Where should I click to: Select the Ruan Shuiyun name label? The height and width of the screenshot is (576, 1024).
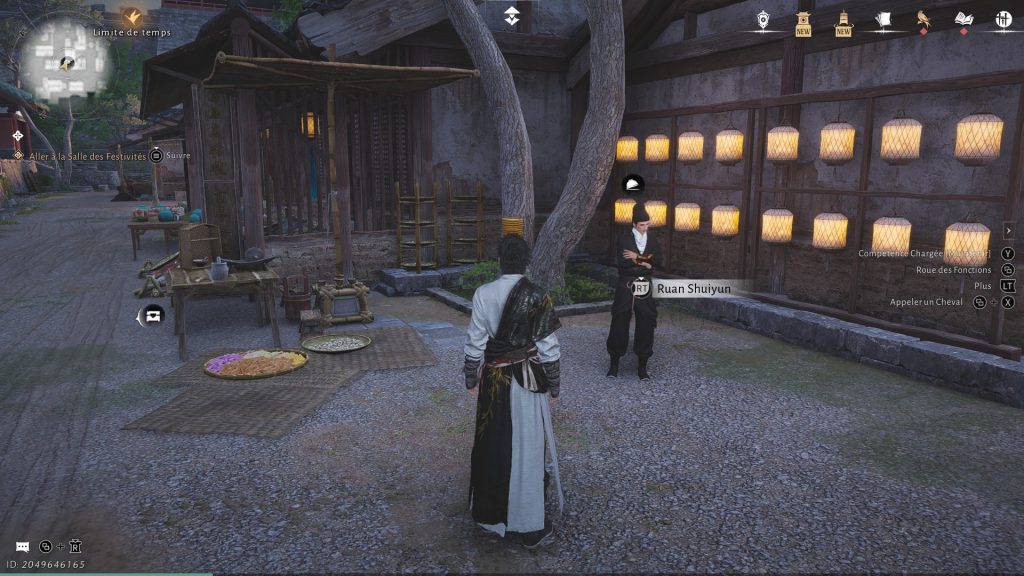[x=694, y=288]
